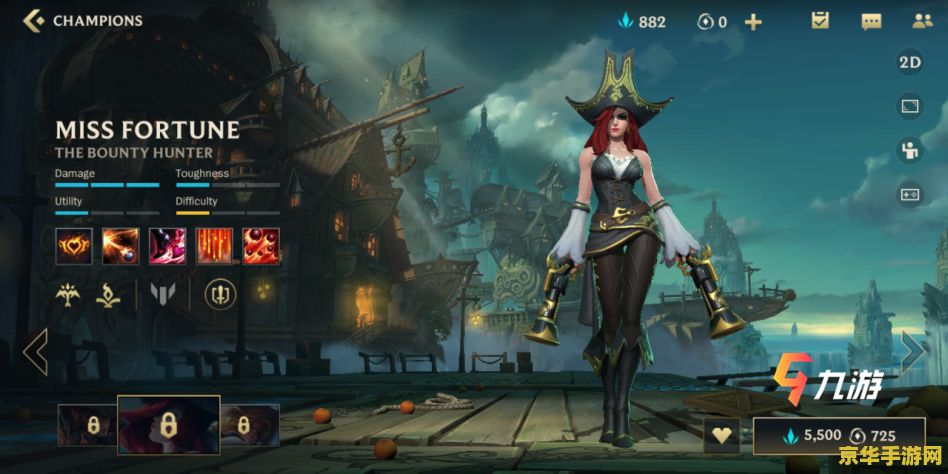Image resolution: width=948 pixels, height=474 pixels.
Task: Show the previous champion with the left arrow
Action: (35, 351)
